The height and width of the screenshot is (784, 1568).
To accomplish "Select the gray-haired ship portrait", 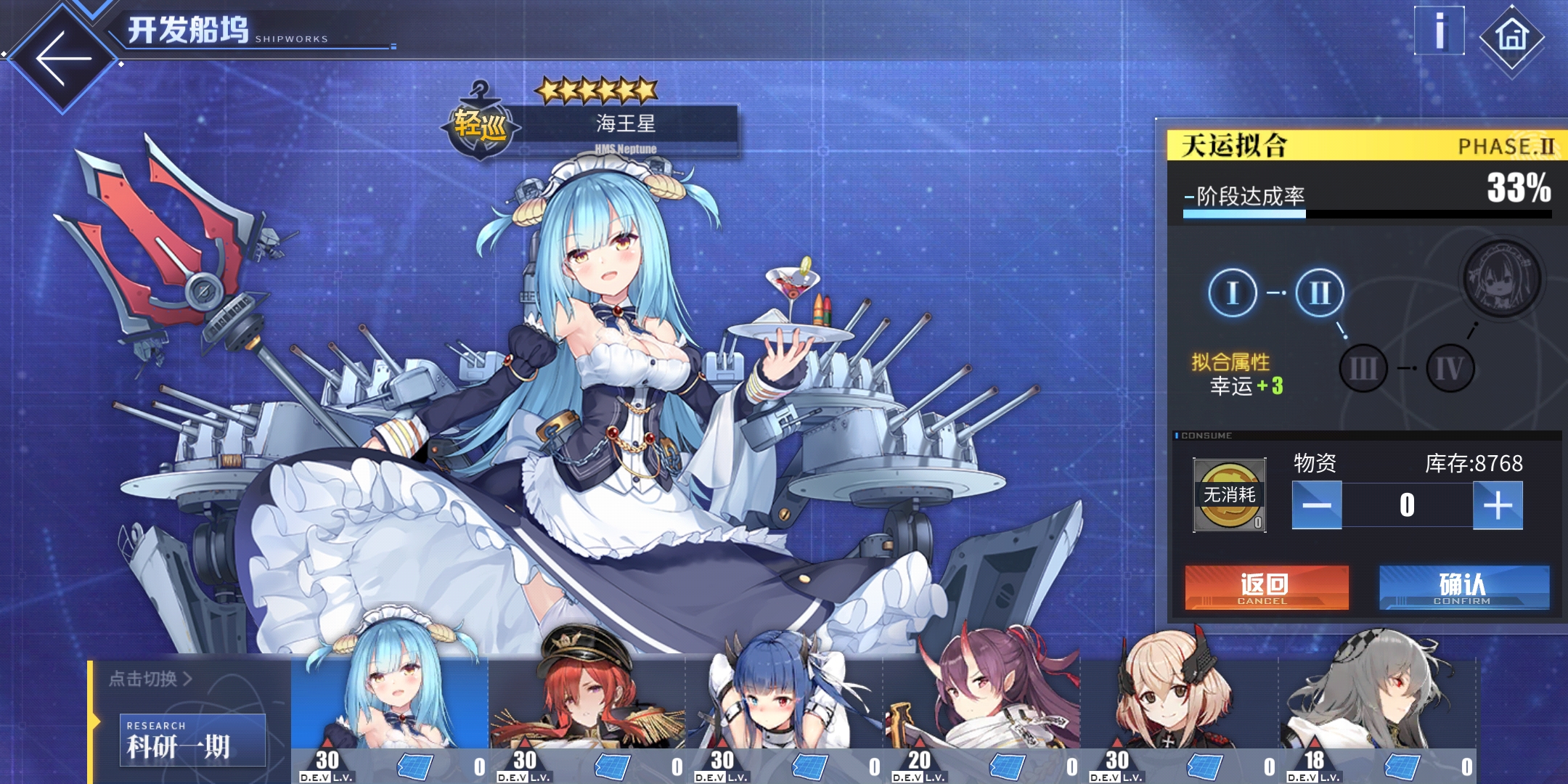I will pos(1376,704).
